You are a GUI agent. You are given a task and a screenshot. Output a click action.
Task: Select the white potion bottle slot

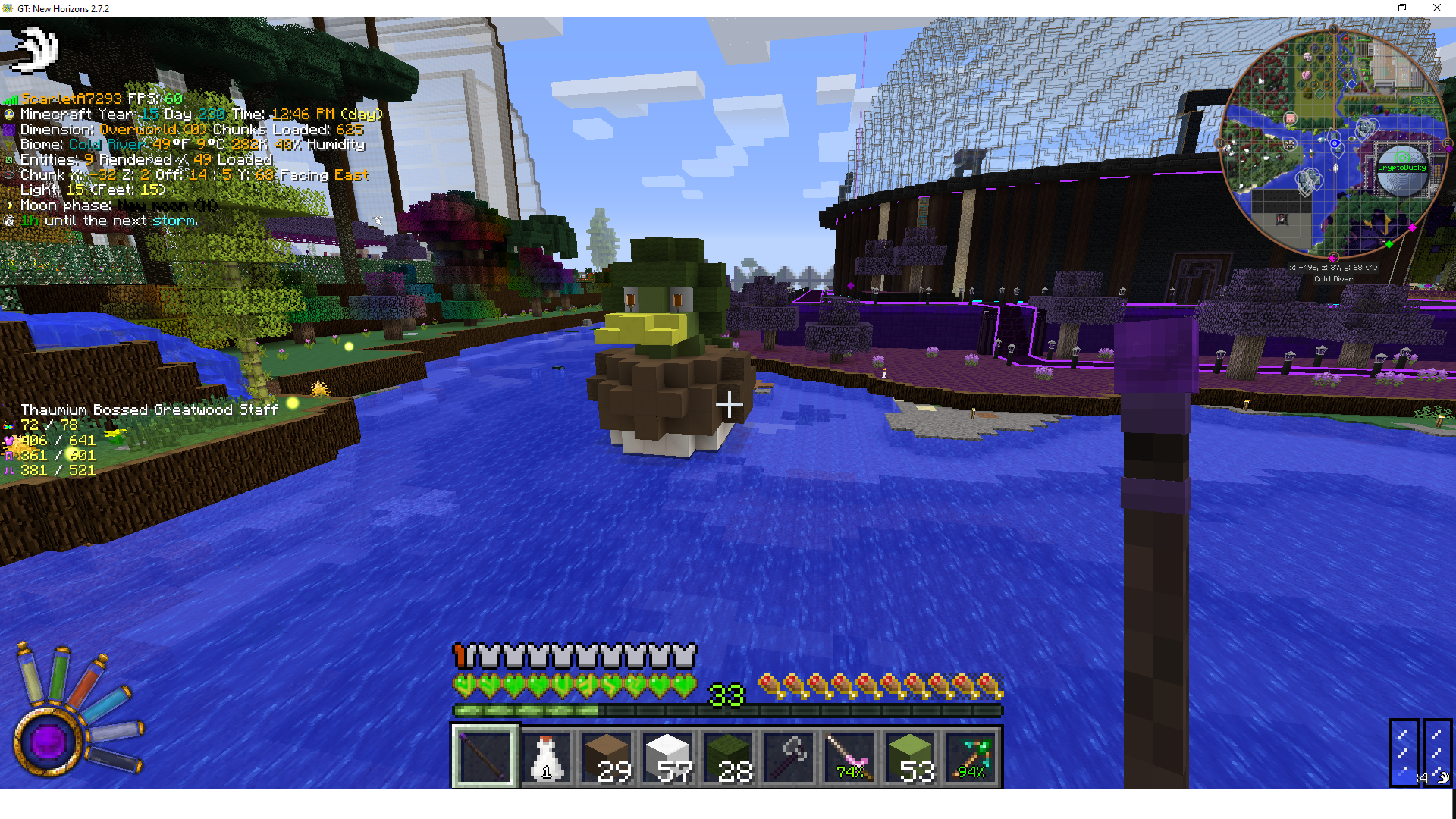point(546,757)
